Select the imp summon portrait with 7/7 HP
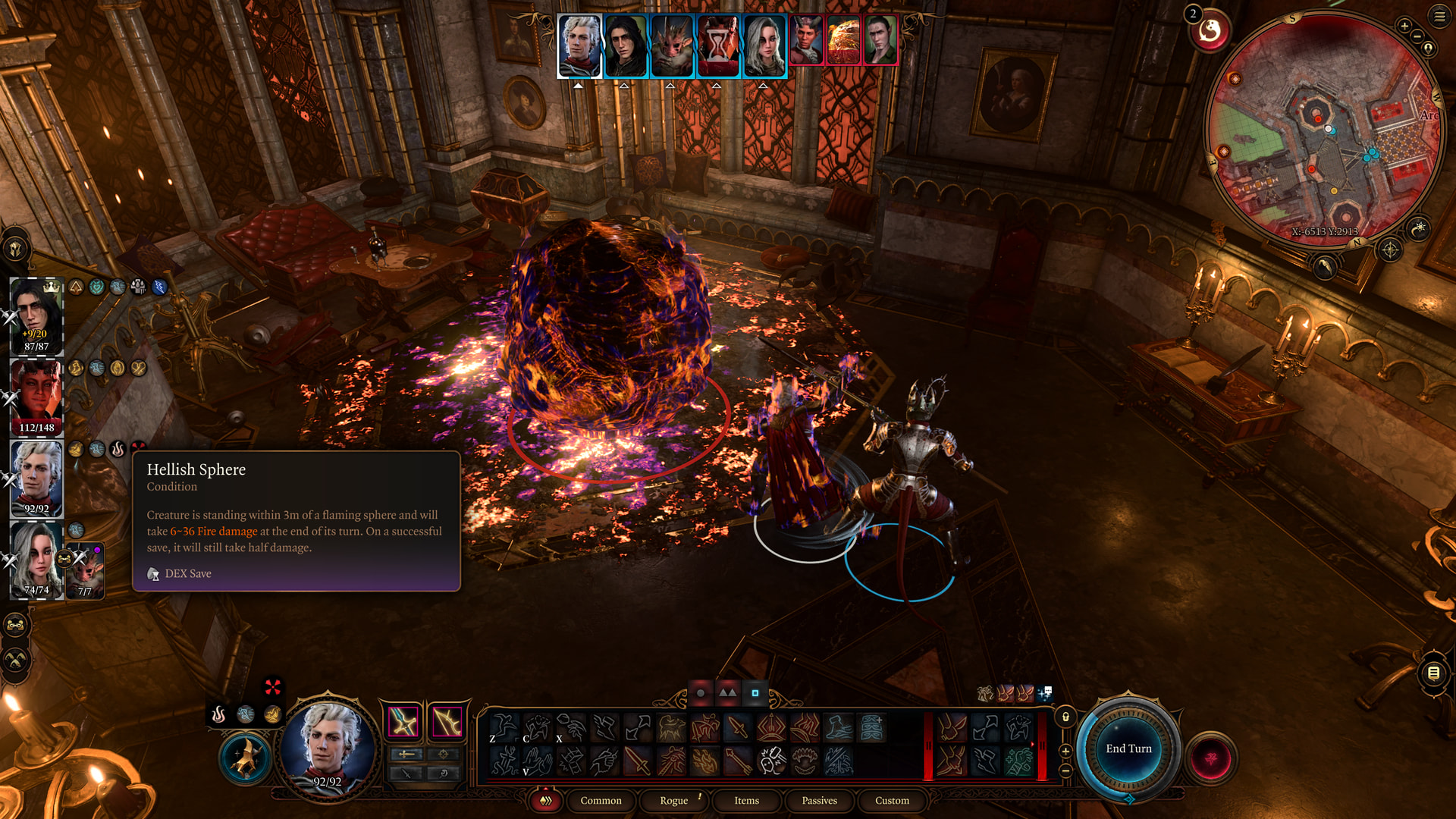1456x819 pixels. pos(85,570)
